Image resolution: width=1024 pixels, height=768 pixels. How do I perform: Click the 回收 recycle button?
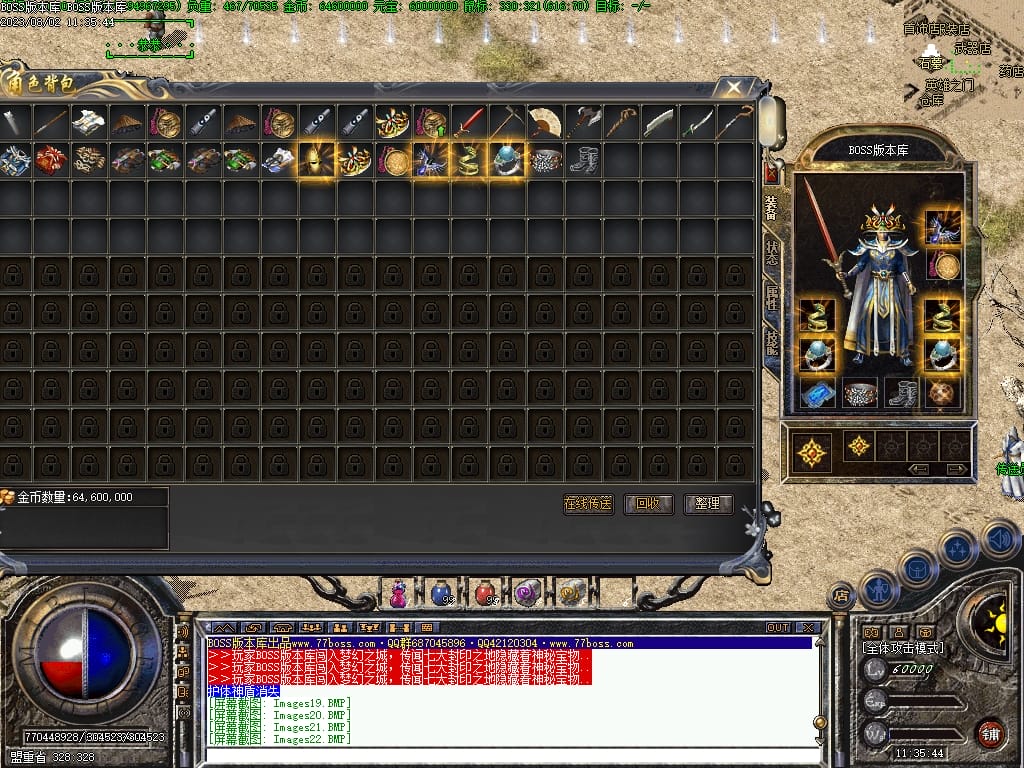coord(648,504)
